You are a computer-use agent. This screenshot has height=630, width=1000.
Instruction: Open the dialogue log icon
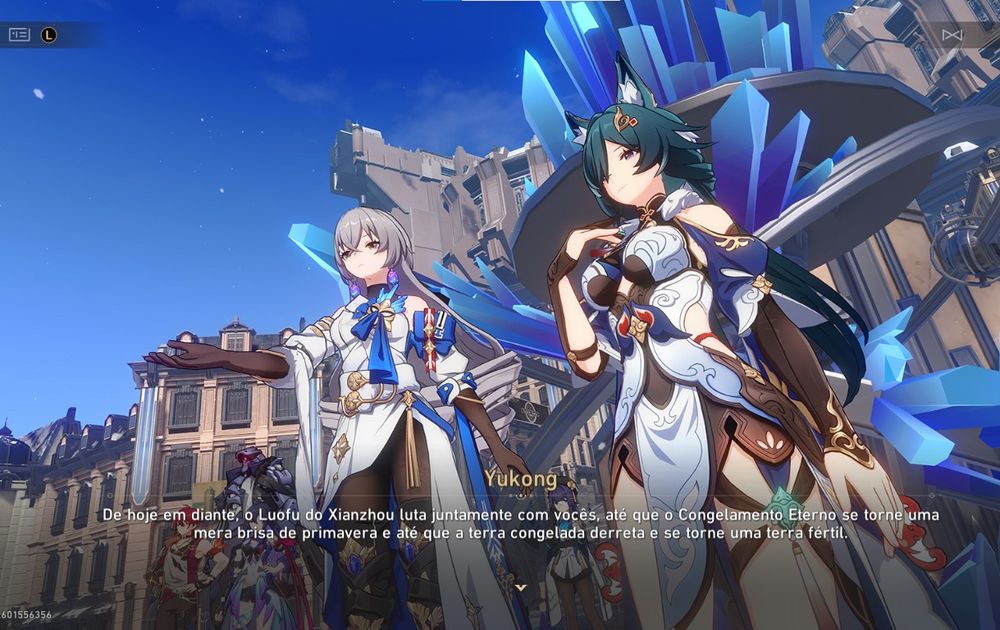pyautogui.click(x=20, y=34)
